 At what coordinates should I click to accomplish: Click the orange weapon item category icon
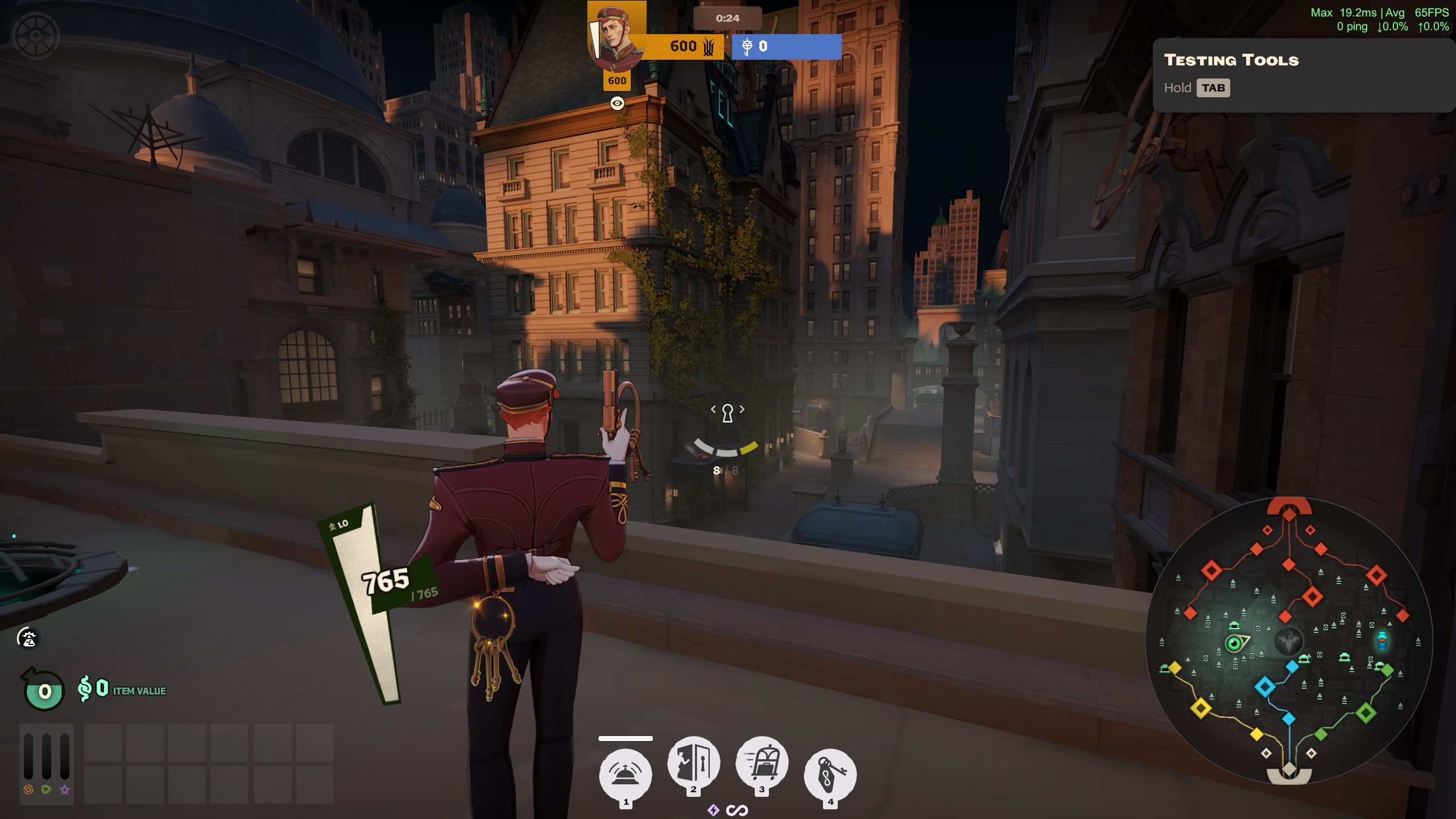pyautogui.click(x=28, y=789)
